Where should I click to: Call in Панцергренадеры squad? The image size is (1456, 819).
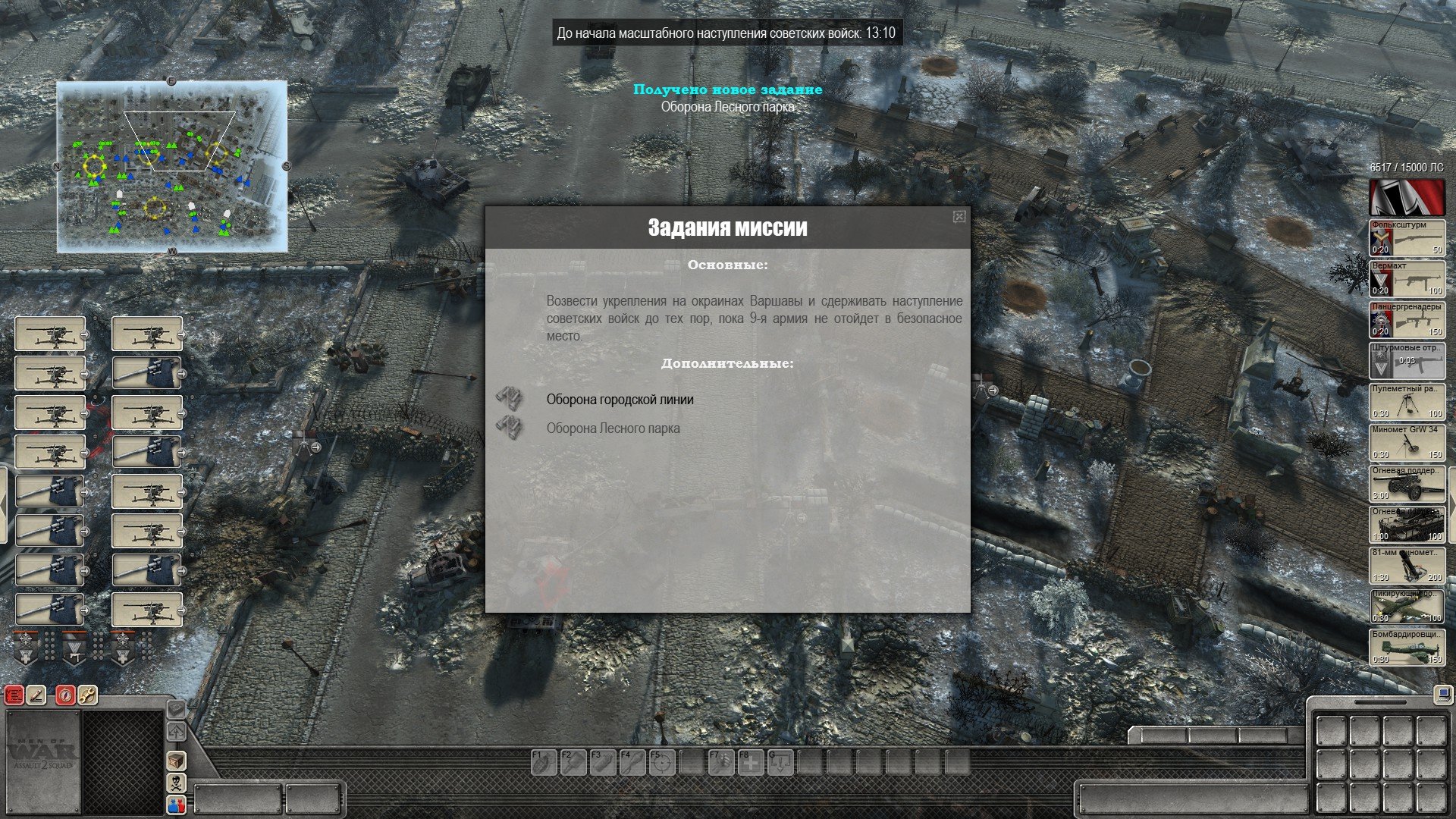pyautogui.click(x=1407, y=320)
